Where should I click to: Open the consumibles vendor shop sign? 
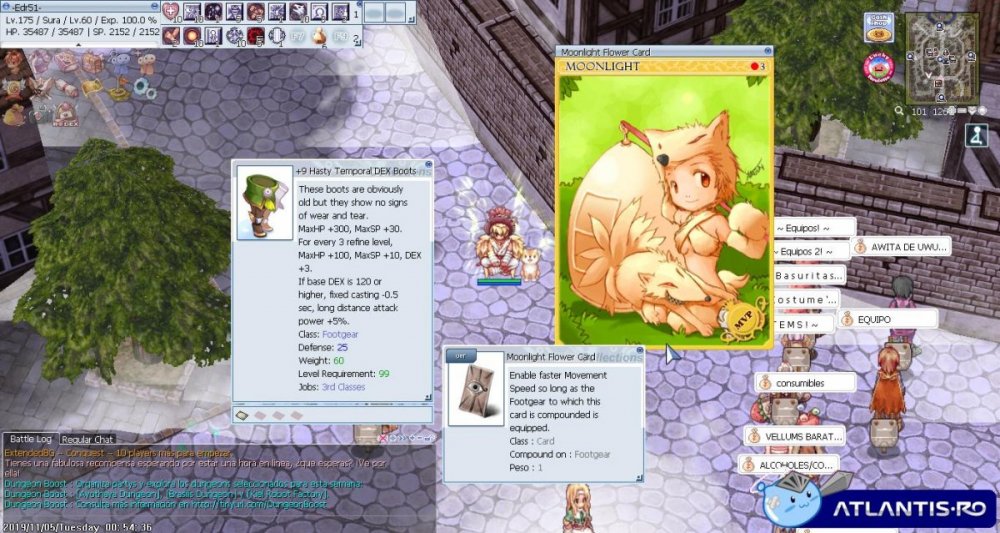point(804,382)
